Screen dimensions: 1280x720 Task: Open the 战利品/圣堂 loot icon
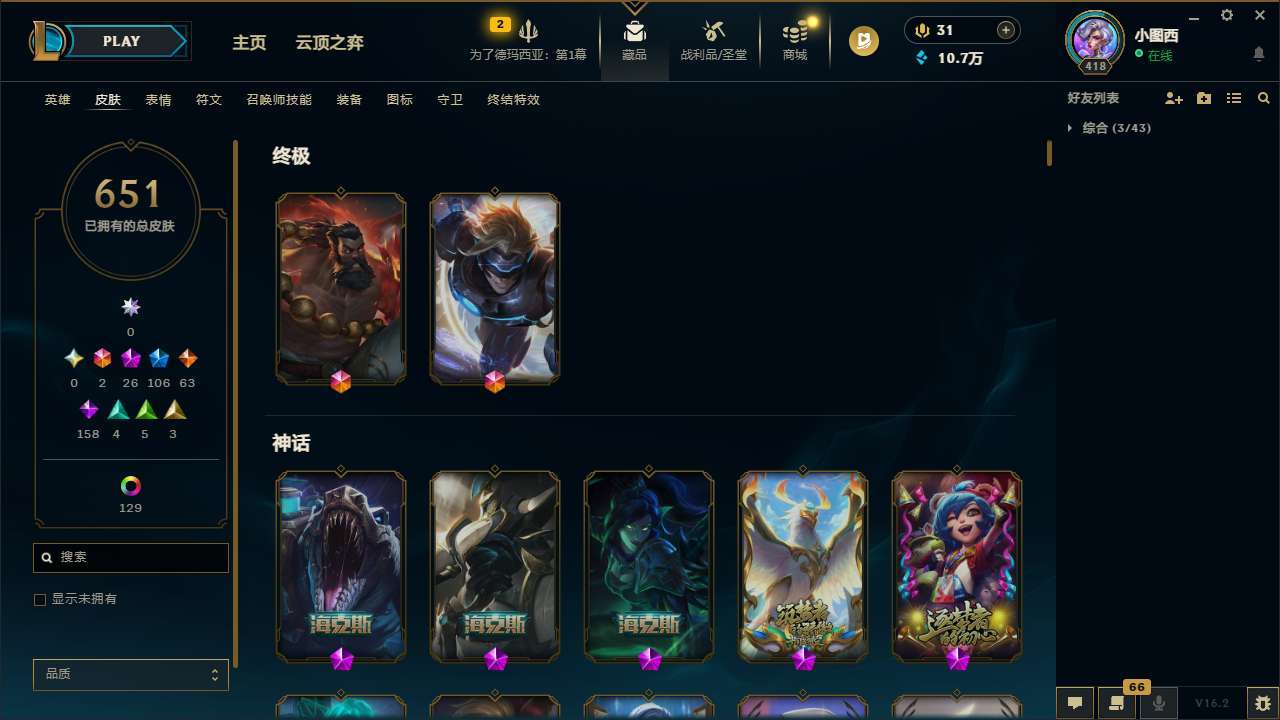tap(713, 42)
